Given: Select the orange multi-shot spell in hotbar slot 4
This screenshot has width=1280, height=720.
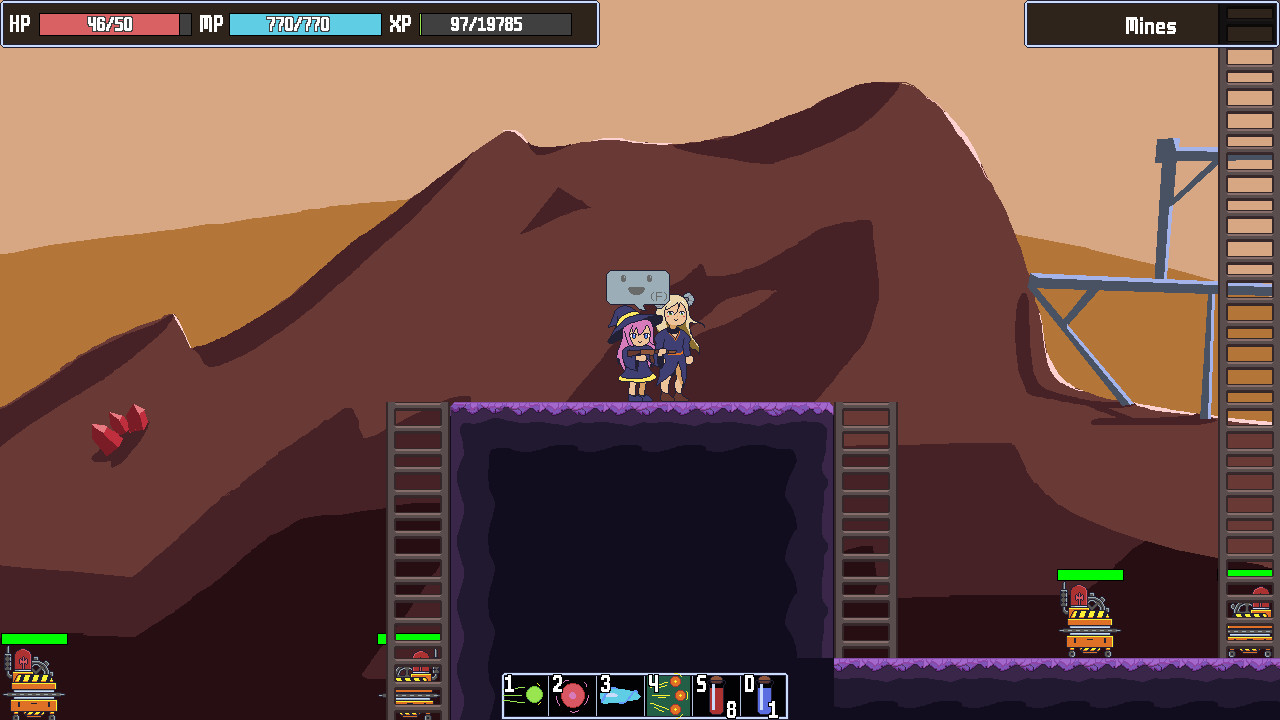Looking at the screenshot, I should click(666, 695).
